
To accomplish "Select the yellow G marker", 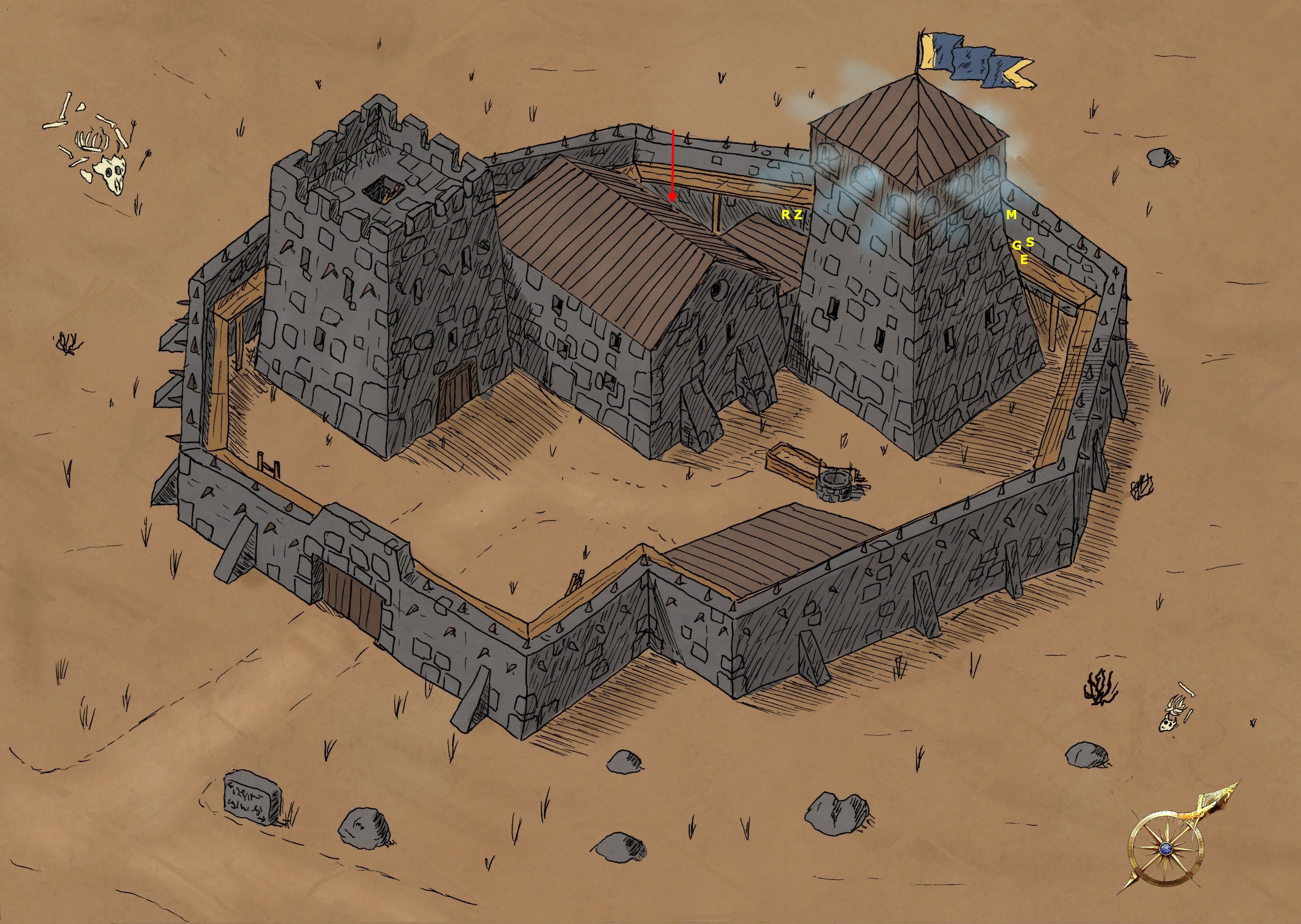I will [x=1017, y=246].
